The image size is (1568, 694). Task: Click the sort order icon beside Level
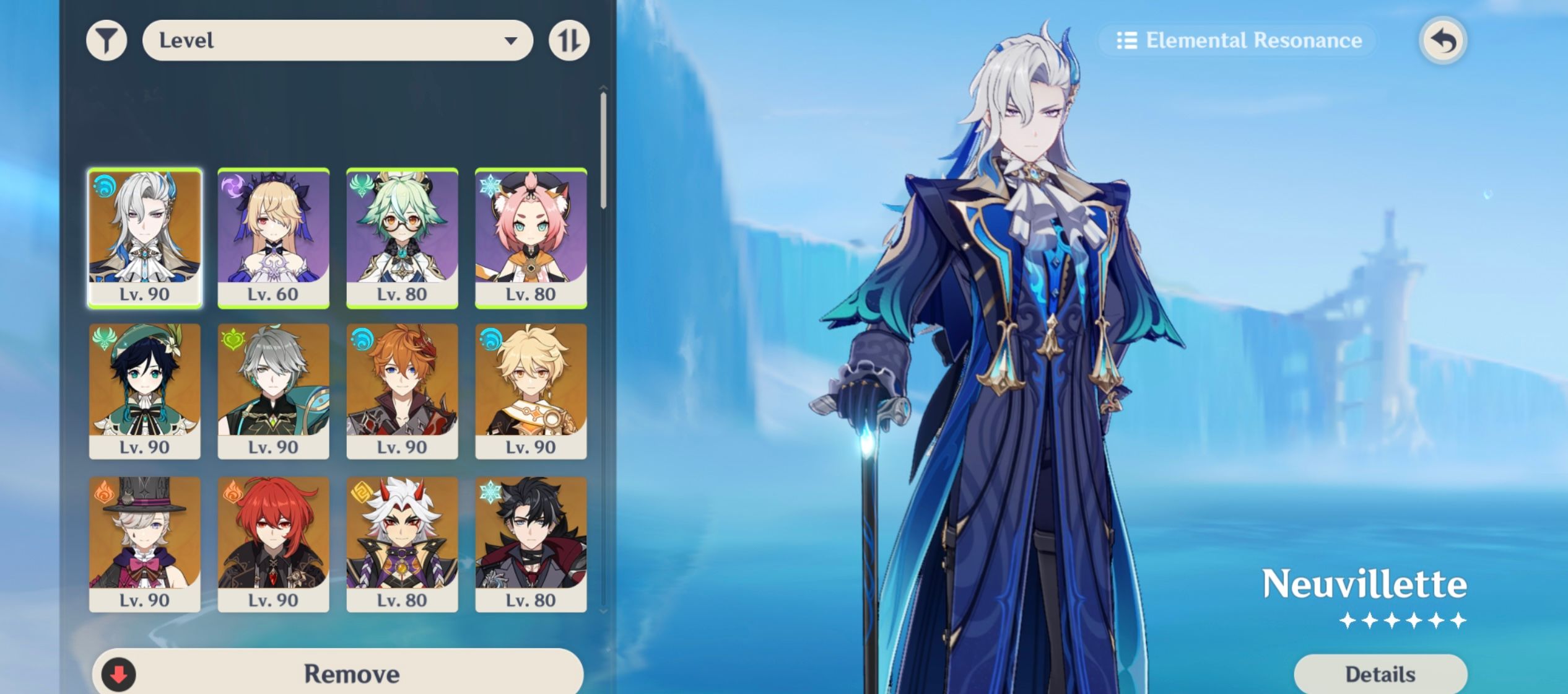570,40
